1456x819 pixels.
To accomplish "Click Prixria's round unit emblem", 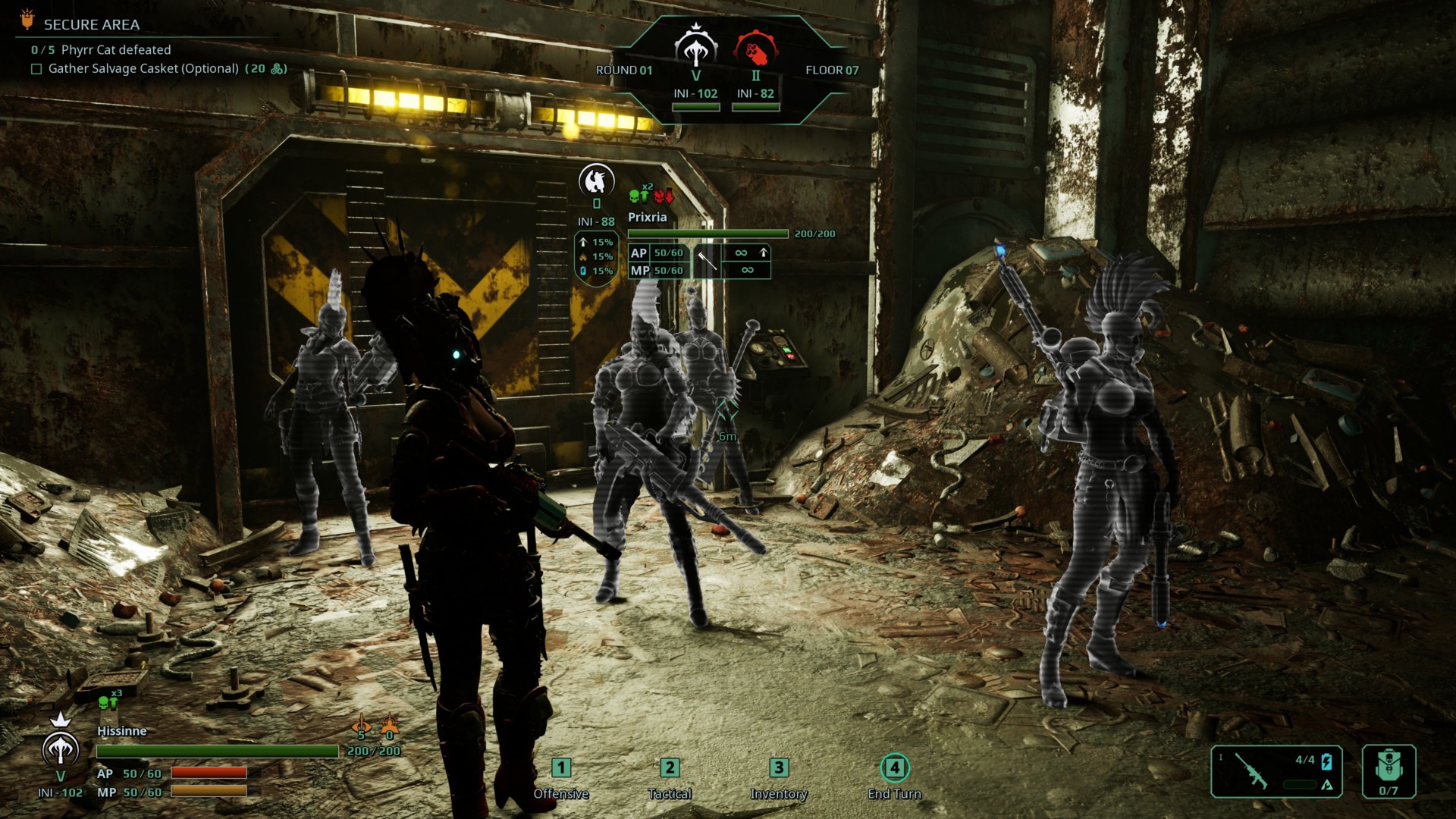I will pos(597,180).
